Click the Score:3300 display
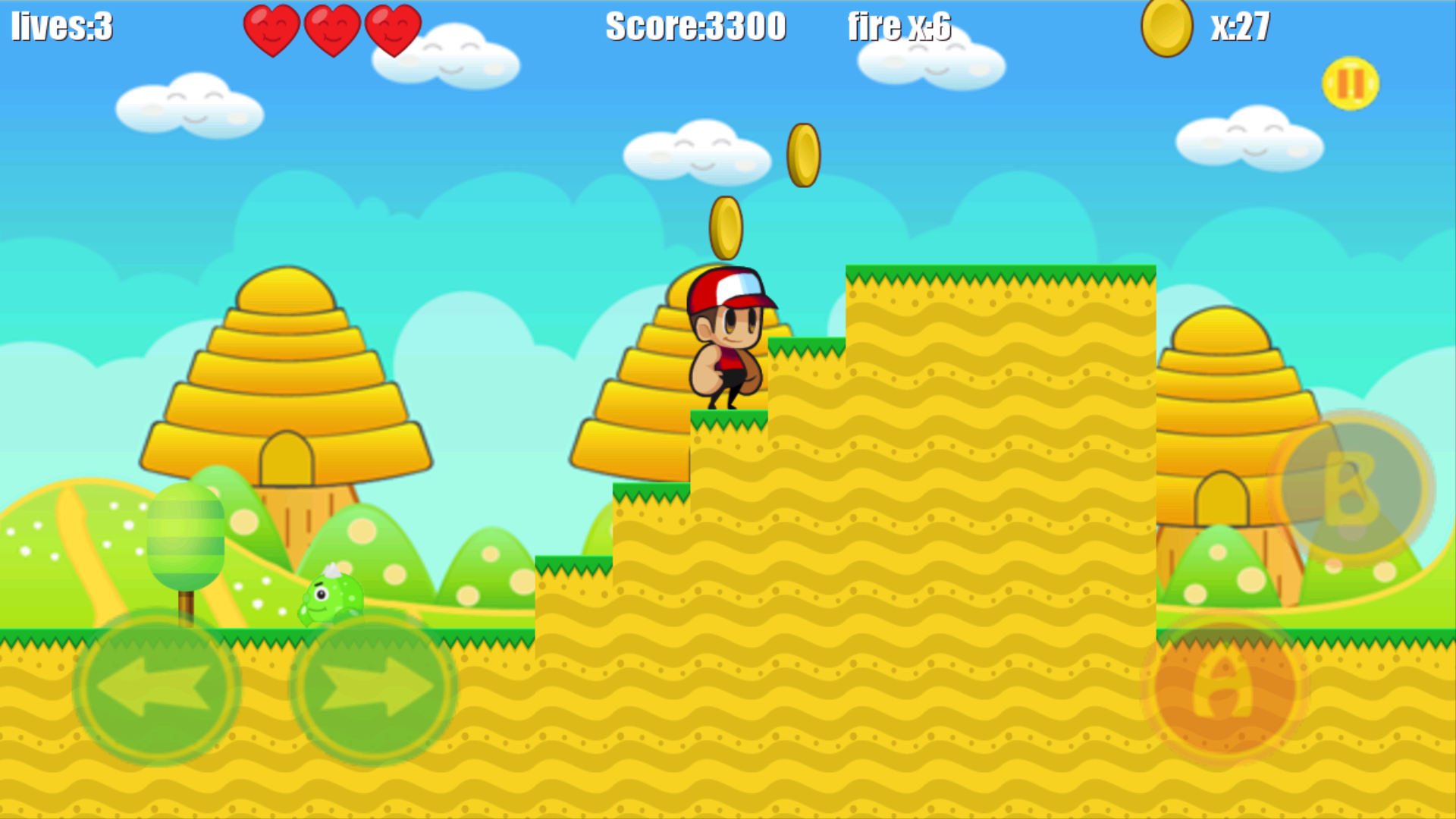1456x819 pixels. 695,27
